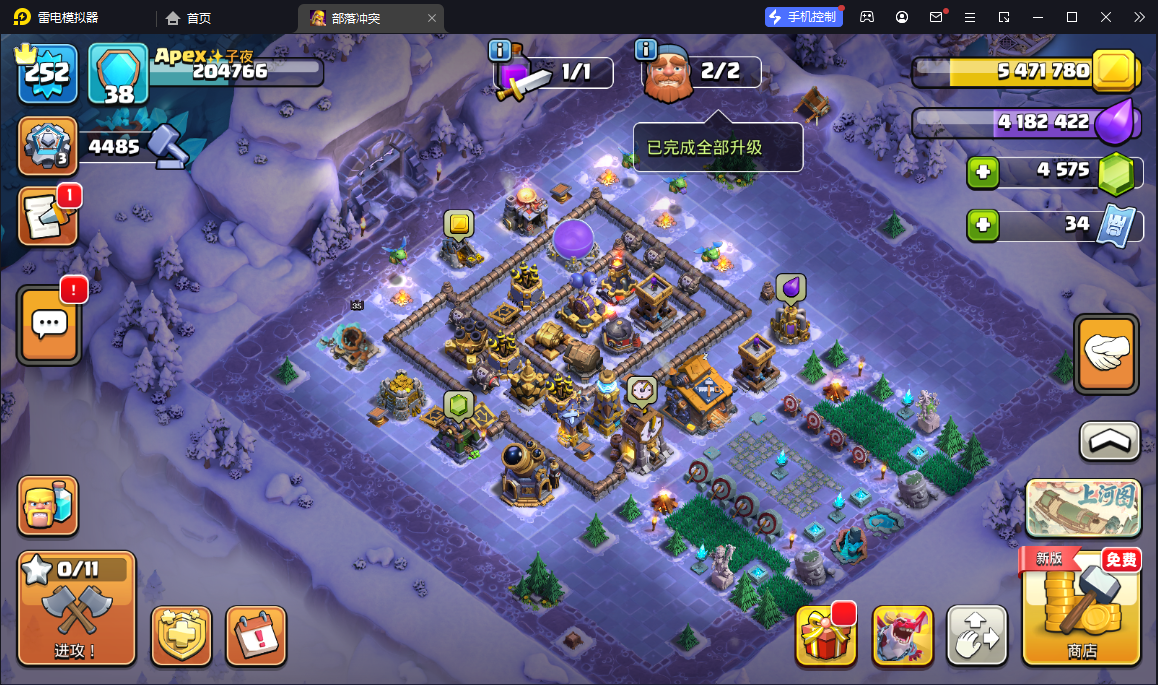This screenshot has height=685, width=1158.
Task: Tap the info icon beside the builder face
Action: coord(646,50)
